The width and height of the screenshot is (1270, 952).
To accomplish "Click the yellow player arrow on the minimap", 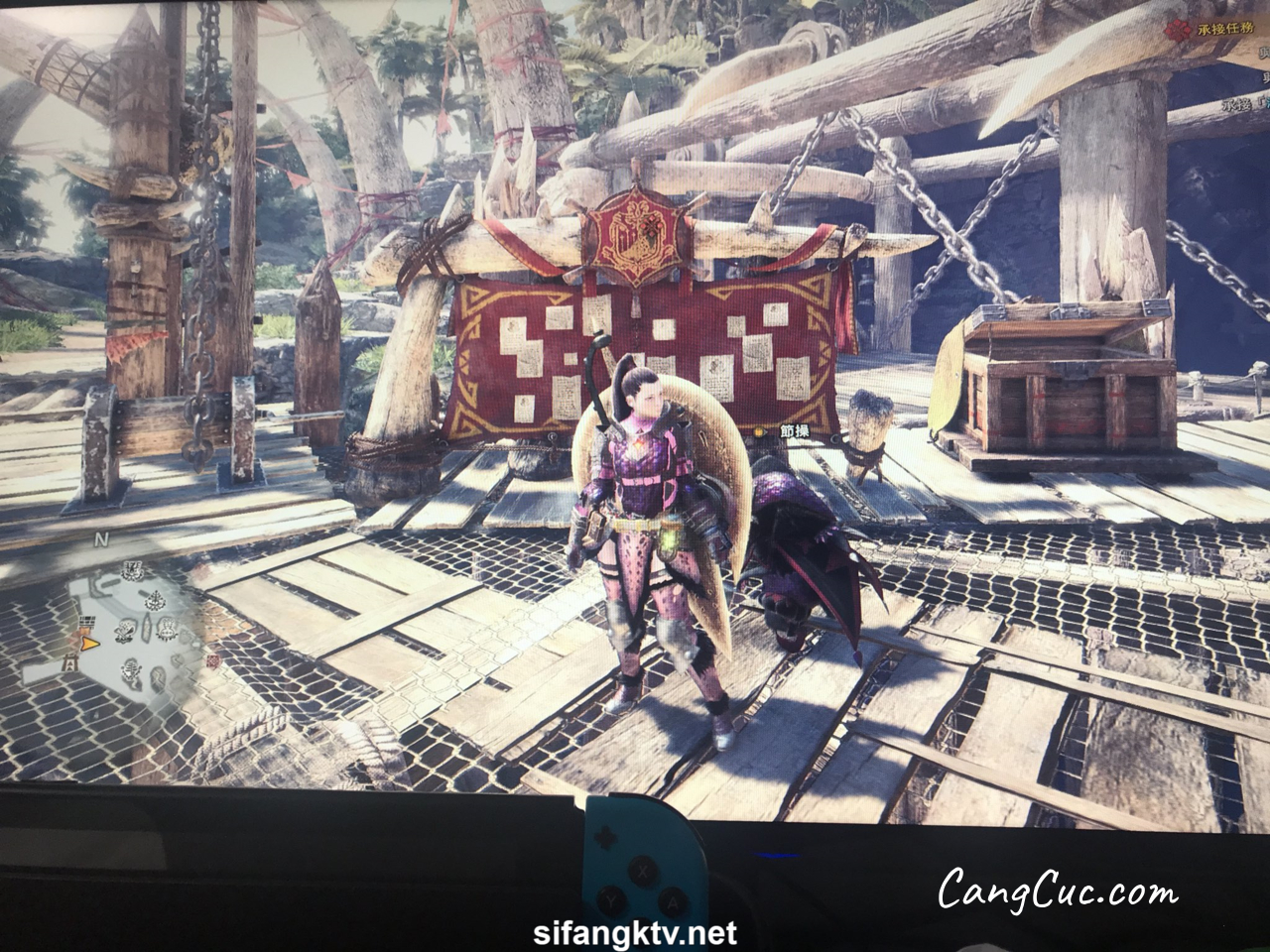I will click(90, 644).
